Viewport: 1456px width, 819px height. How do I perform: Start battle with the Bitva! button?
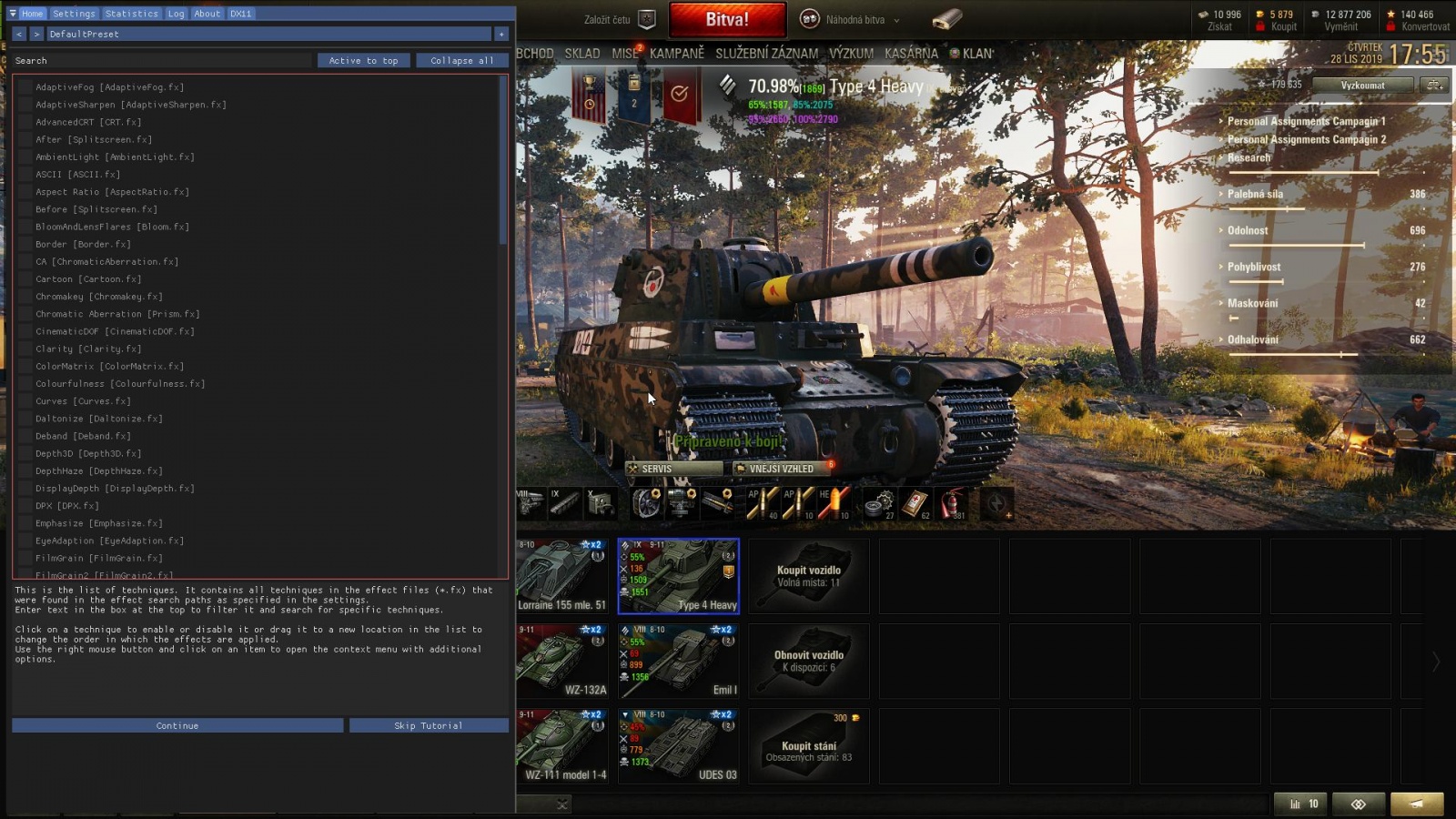pos(727,19)
